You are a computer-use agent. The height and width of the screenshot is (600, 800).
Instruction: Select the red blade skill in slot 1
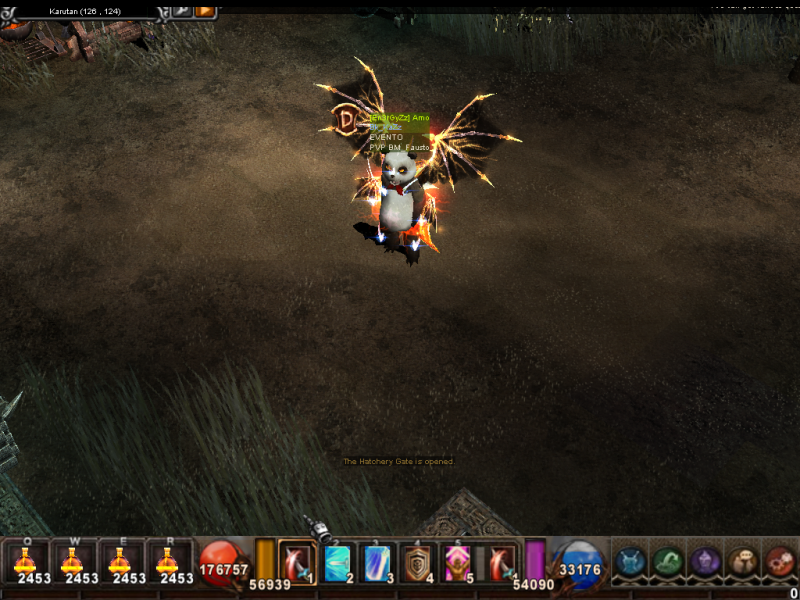click(x=297, y=562)
